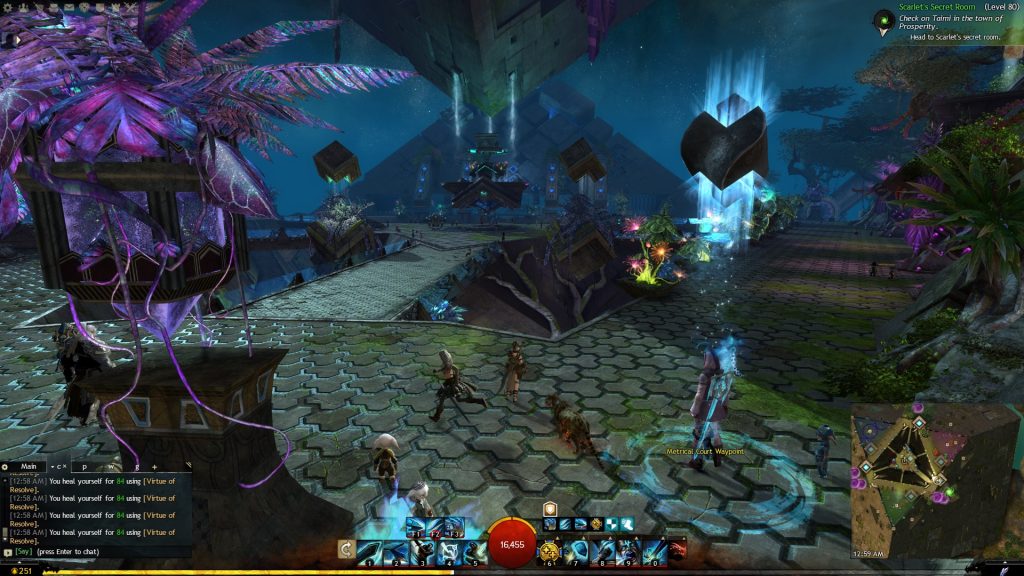The image size is (1024, 576).
Task: Add a new chat tab with plus
Action: tap(154, 466)
